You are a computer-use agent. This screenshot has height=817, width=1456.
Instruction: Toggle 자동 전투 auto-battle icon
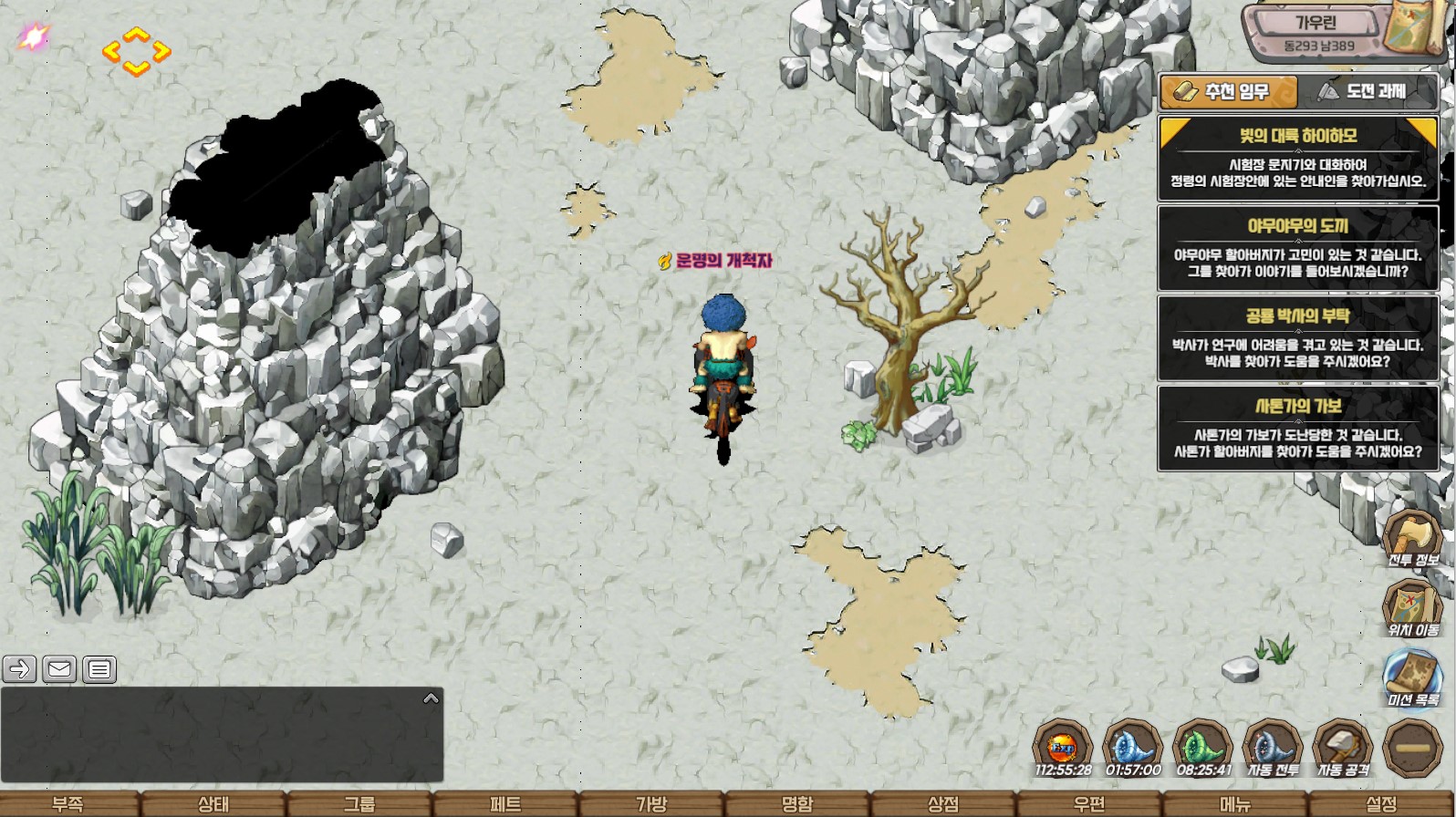[x=1273, y=747]
